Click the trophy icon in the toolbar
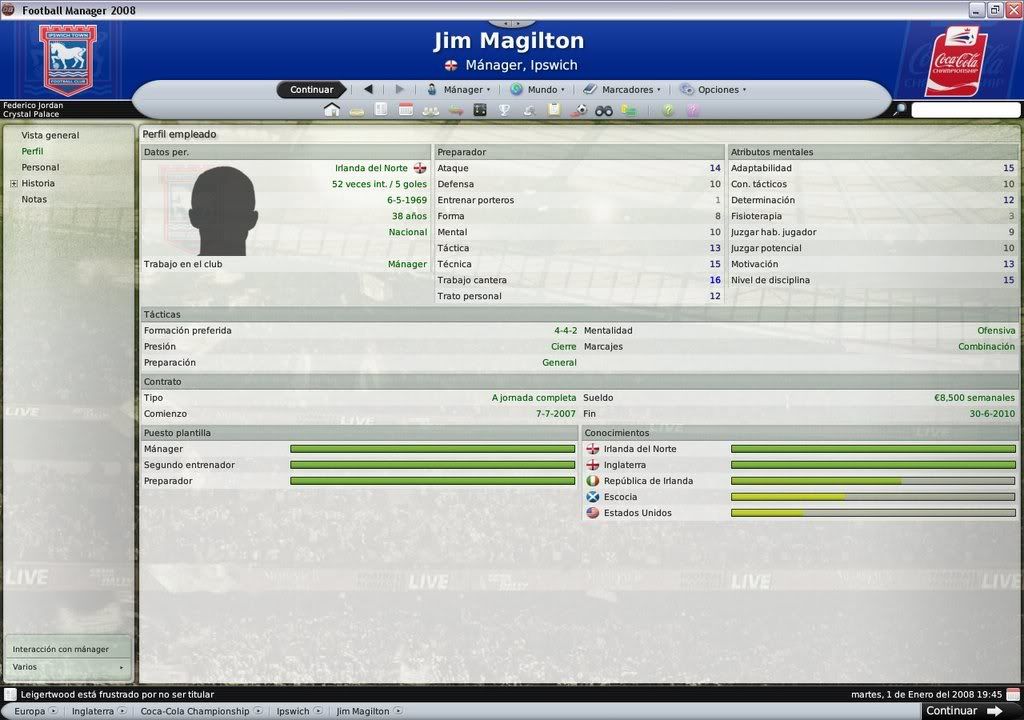Viewport: 1024px width, 720px height. (504, 110)
